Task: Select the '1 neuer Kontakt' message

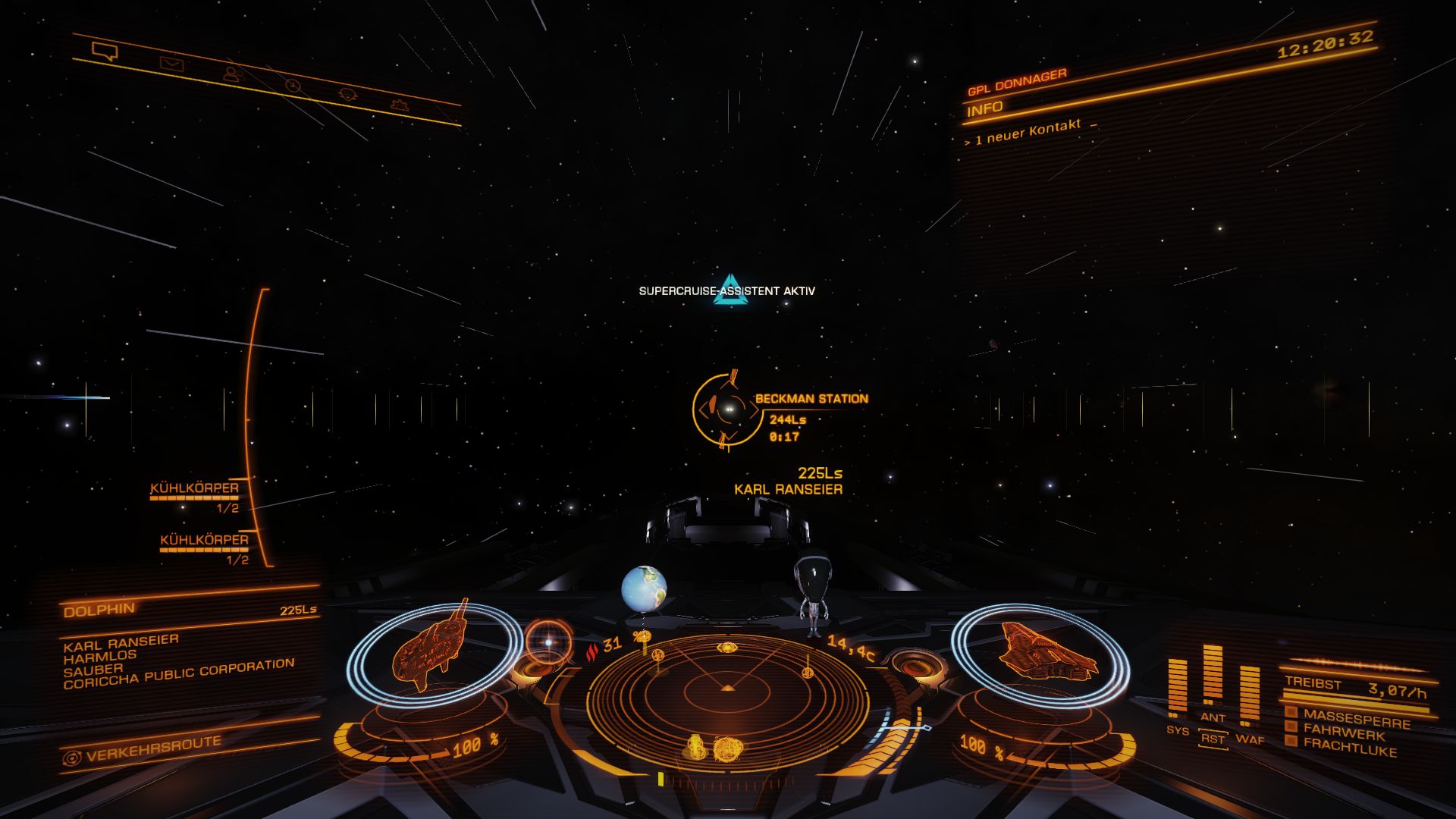Action: [1028, 132]
